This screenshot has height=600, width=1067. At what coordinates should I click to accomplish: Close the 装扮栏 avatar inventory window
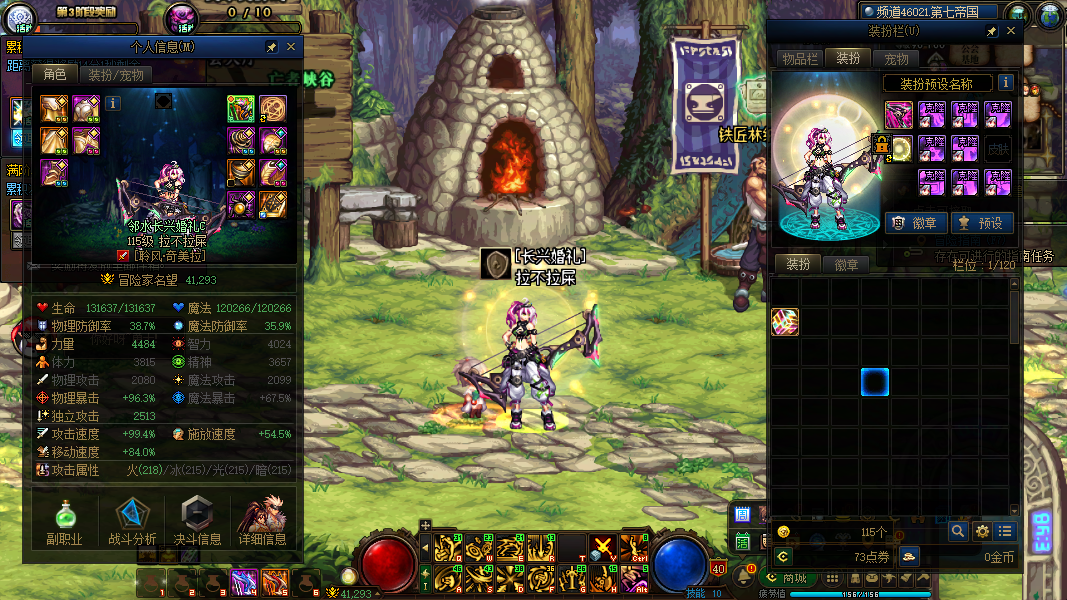(1011, 32)
